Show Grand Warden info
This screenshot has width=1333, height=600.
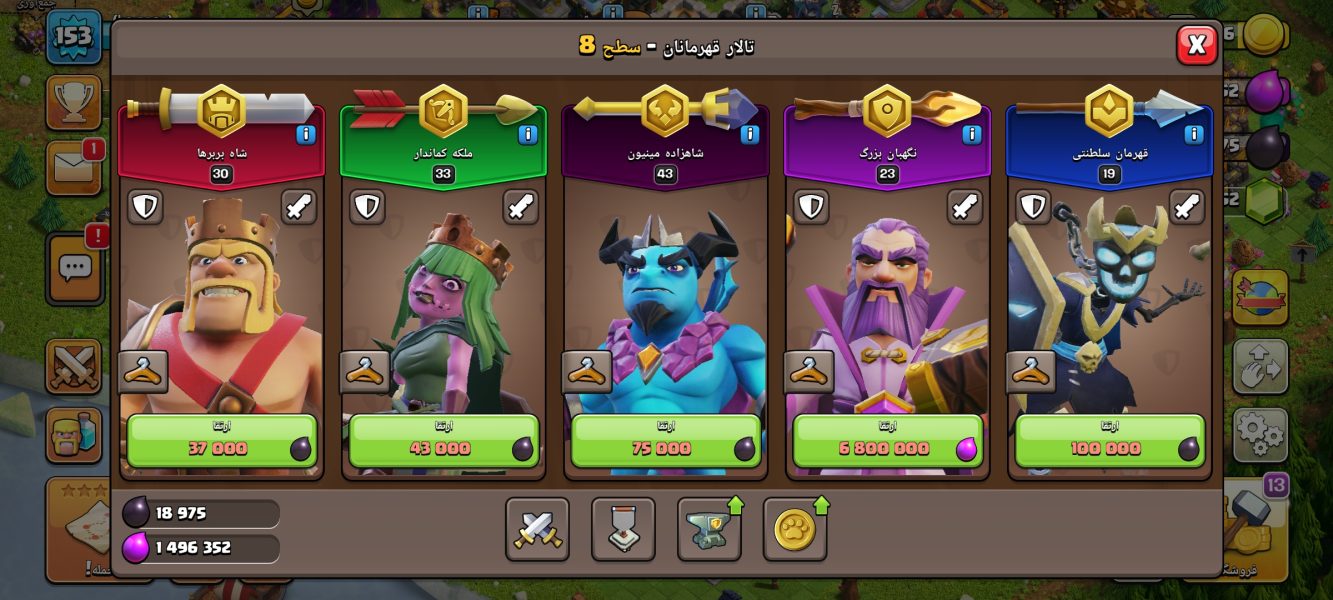point(972,134)
